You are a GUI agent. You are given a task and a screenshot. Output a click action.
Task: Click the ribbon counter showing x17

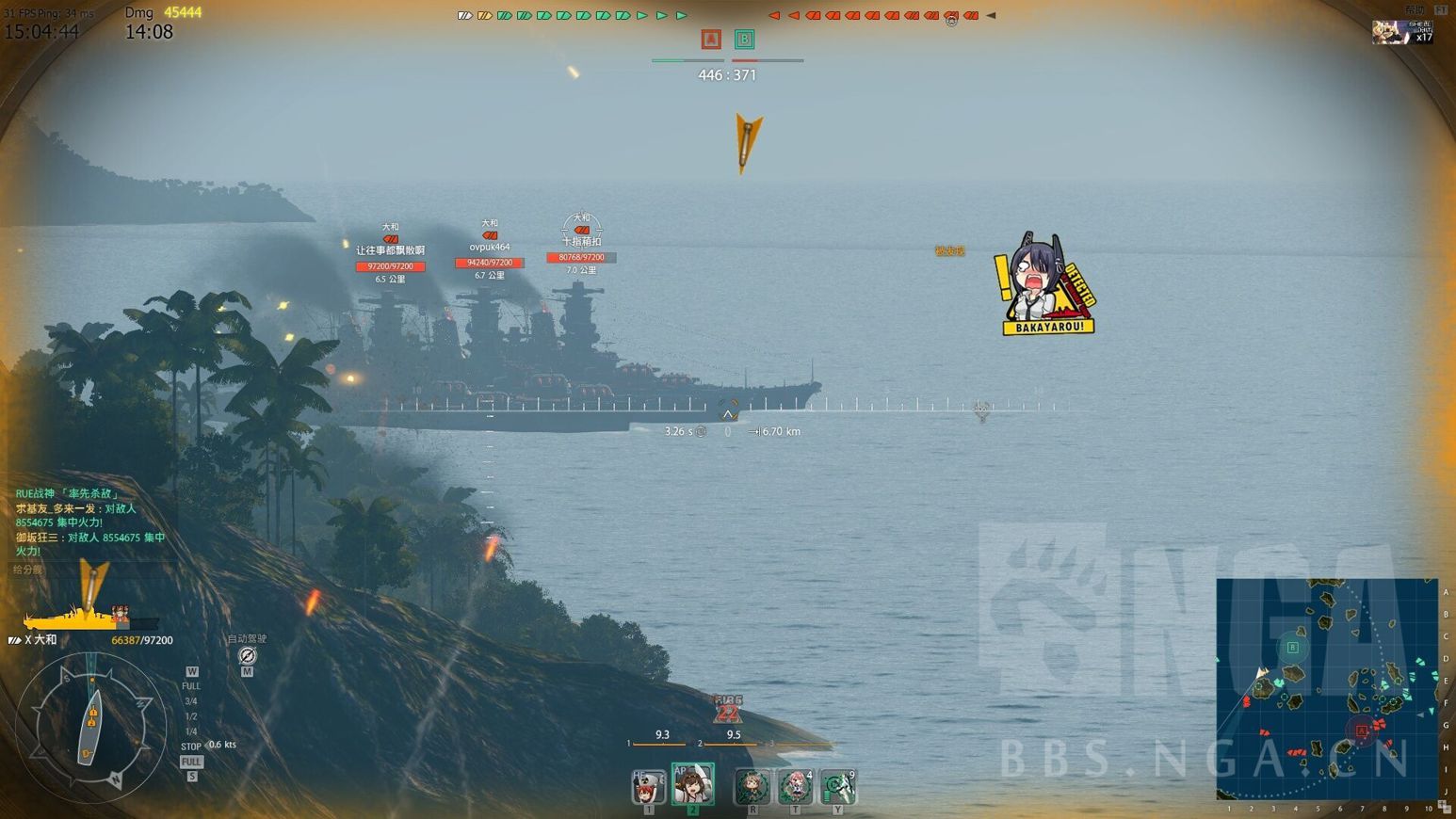click(1401, 33)
